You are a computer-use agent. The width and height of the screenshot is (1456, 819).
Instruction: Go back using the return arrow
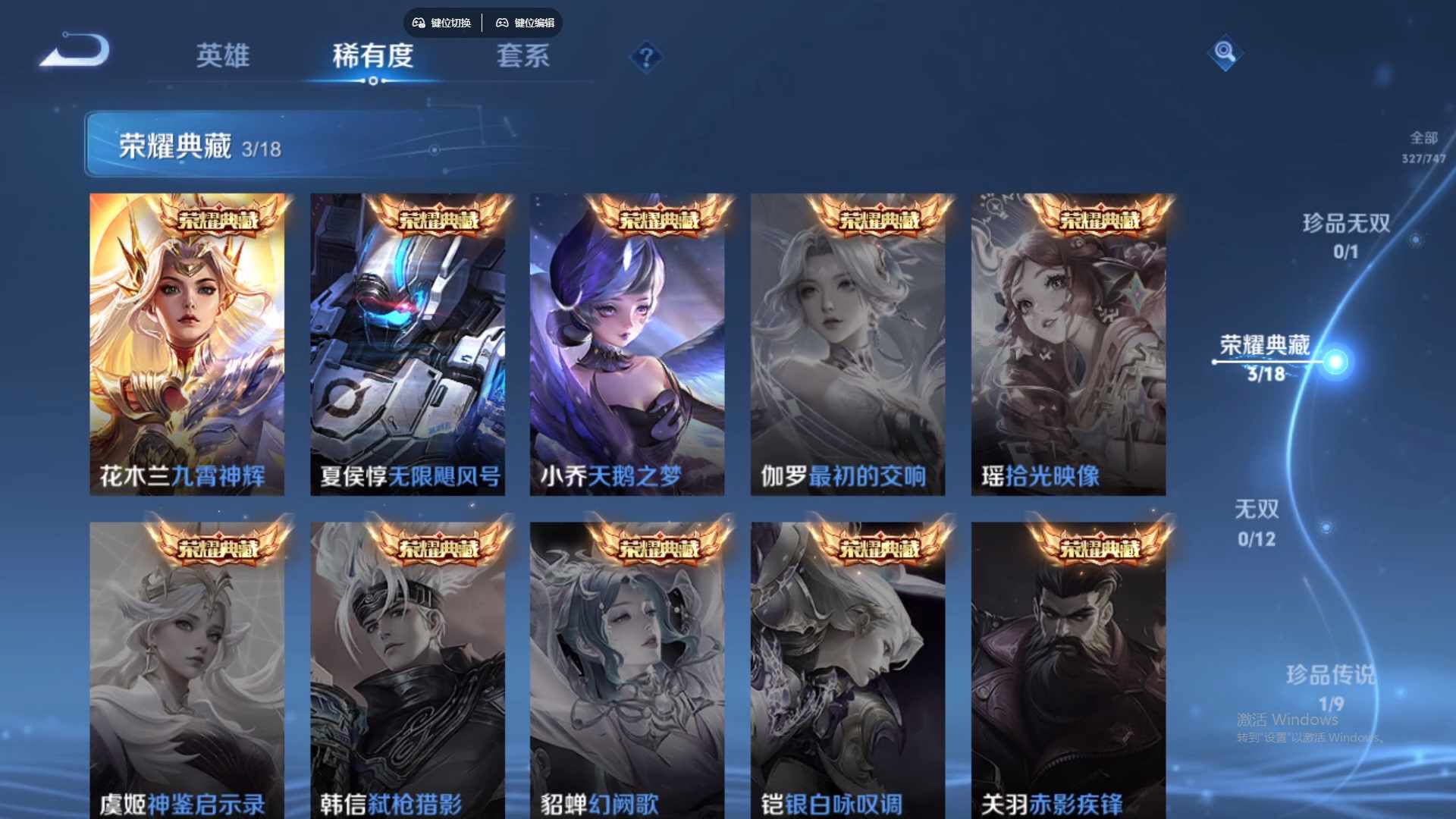(77, 52)
